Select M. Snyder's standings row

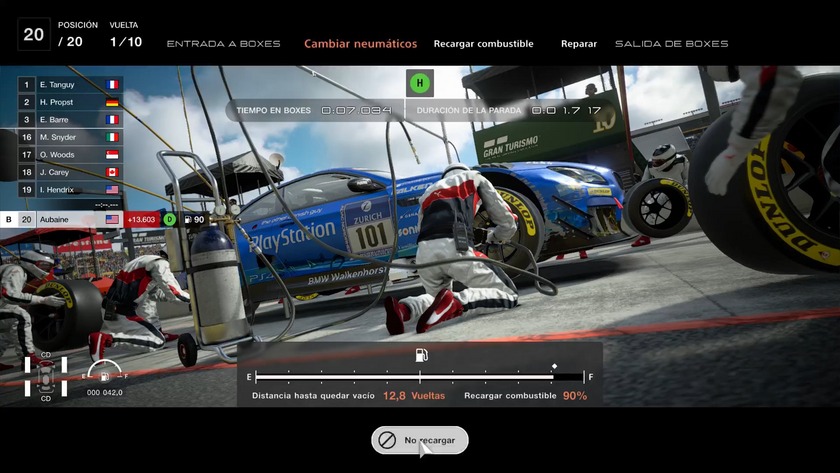(x=70, y=137)
